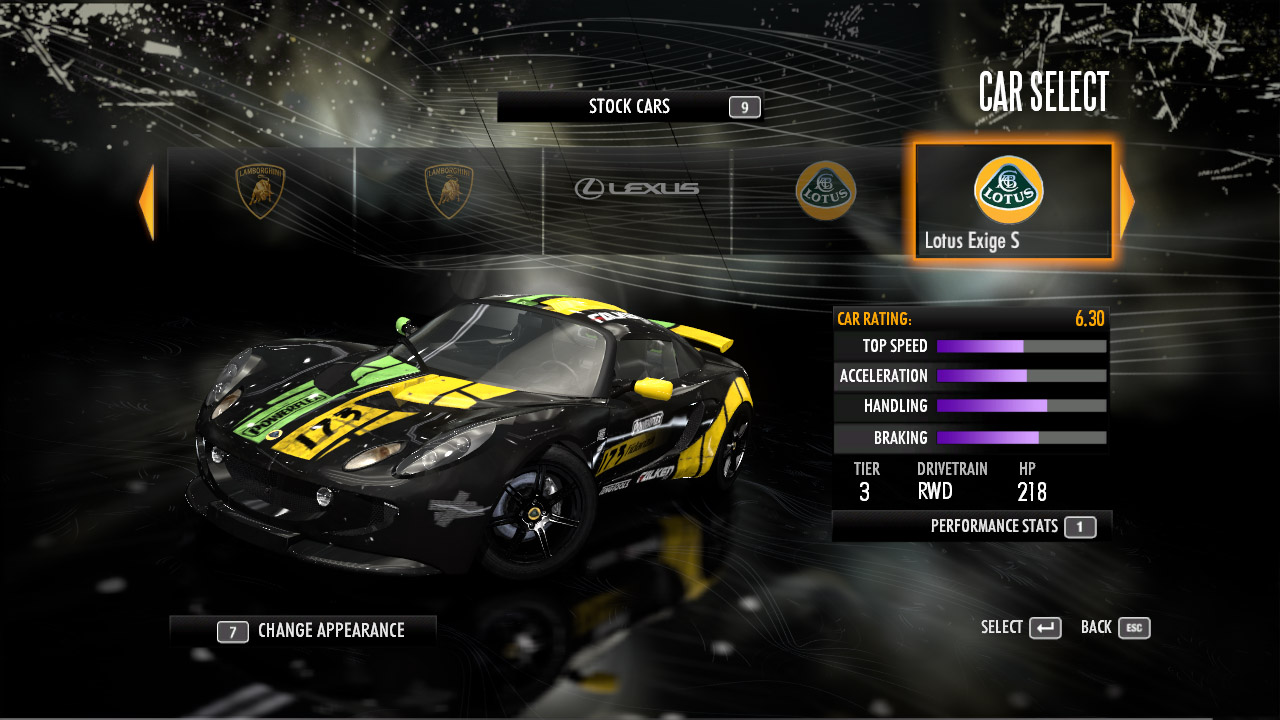Select the highlighted Lotus Exige S tile
The height and width of the screenshot is (720, 1280).
pyautogui.click(x=1012, y=202)
